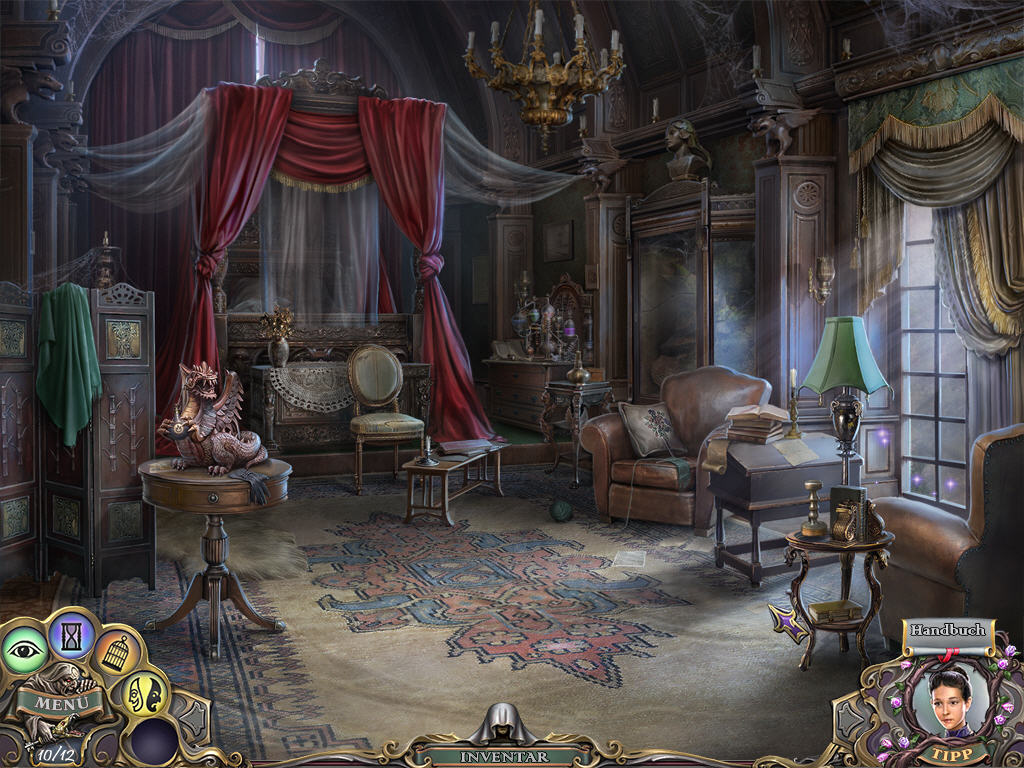Open the Handbuch journal
The image size is (1024, 768).
pos(946,630)
